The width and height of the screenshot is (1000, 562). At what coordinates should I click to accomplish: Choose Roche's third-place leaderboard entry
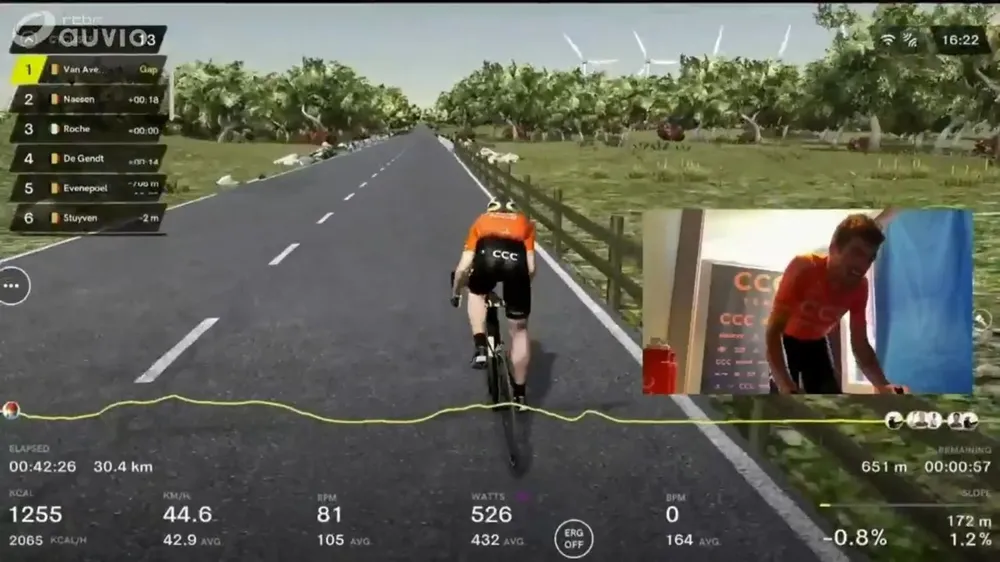coord(88,129)
